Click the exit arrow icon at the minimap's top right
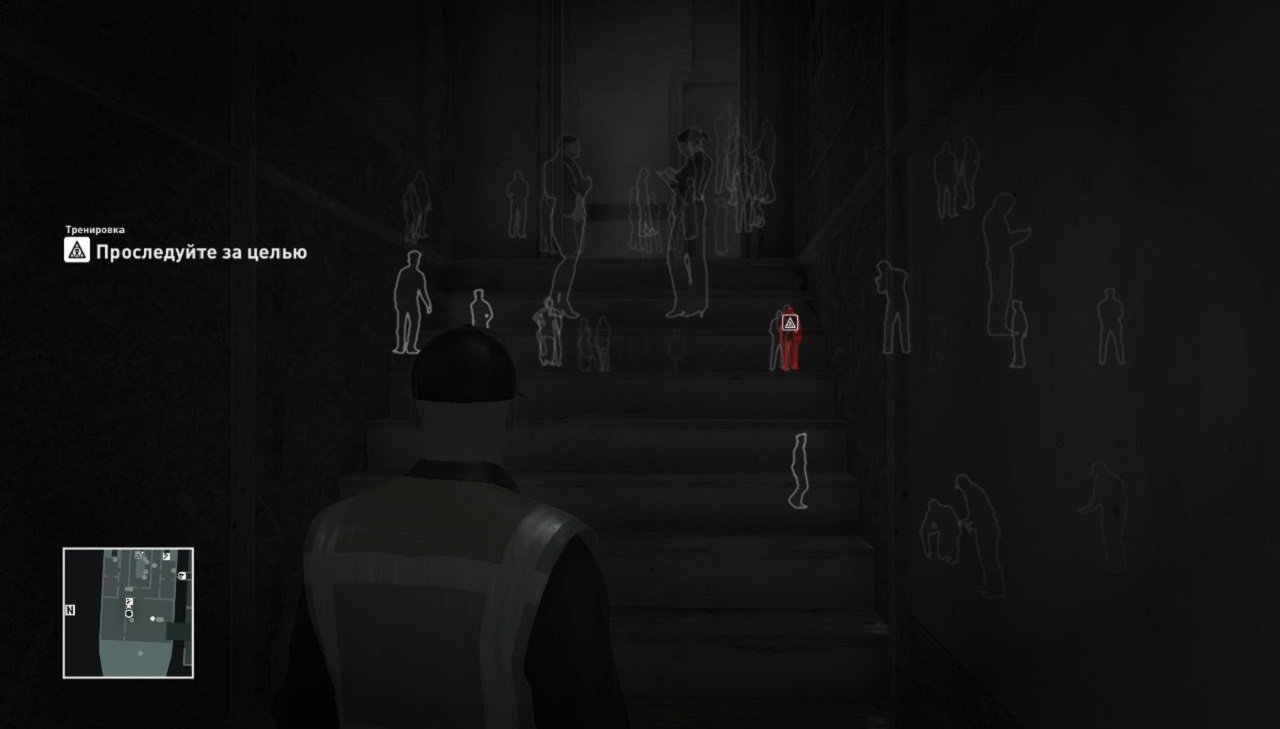 166,555
